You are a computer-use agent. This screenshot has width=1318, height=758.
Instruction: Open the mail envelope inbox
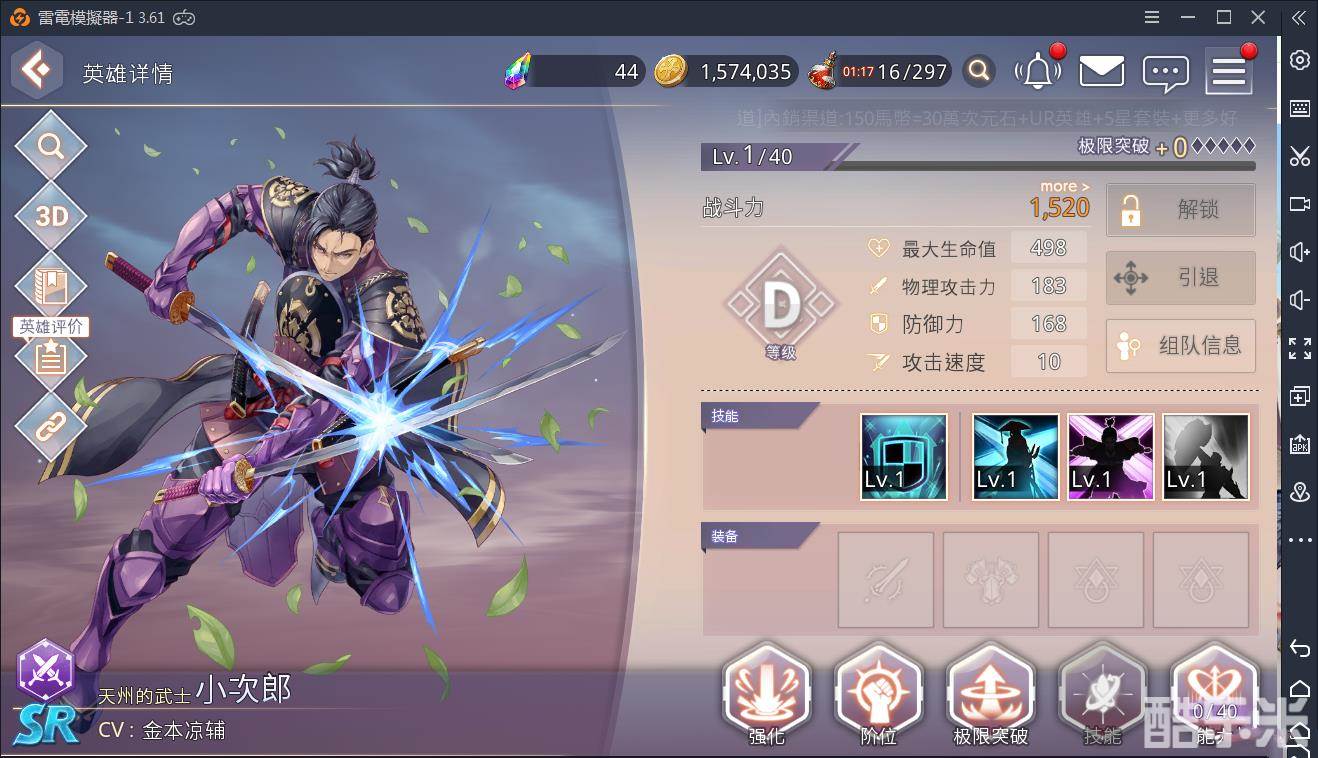[x=1101, y=72]
